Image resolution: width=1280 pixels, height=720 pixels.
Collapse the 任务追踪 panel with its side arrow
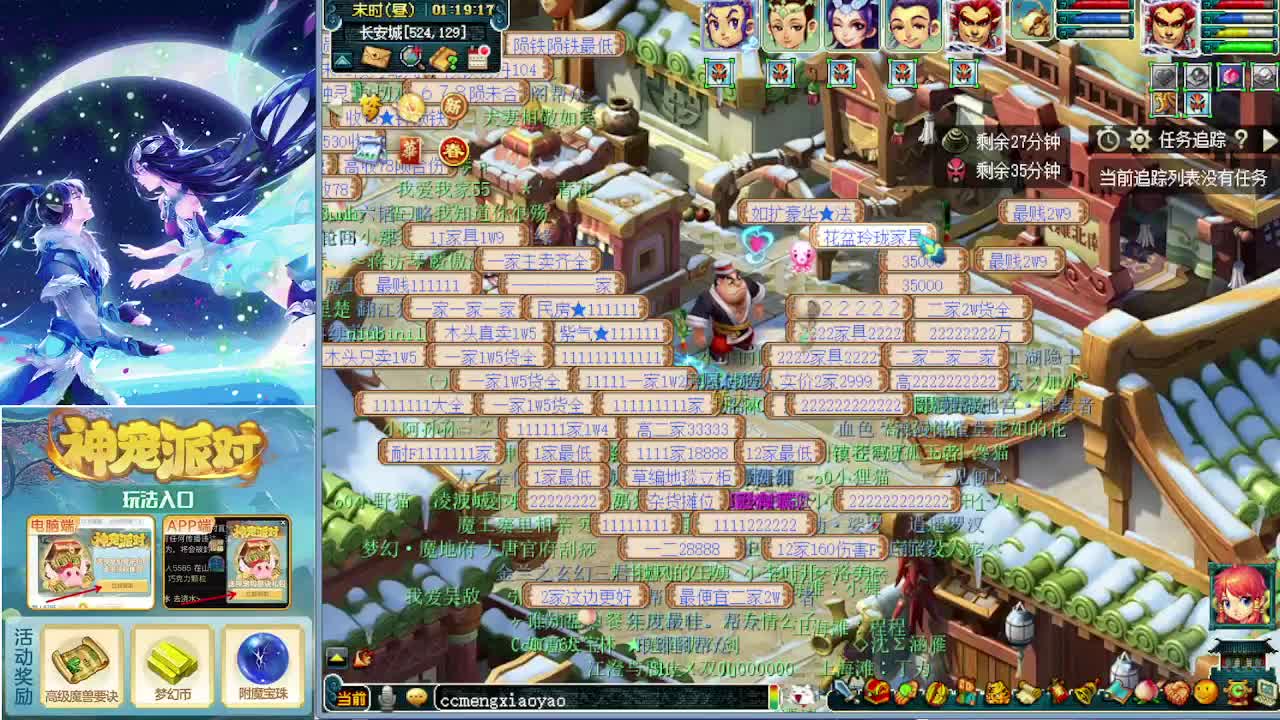coord(1270,139)
